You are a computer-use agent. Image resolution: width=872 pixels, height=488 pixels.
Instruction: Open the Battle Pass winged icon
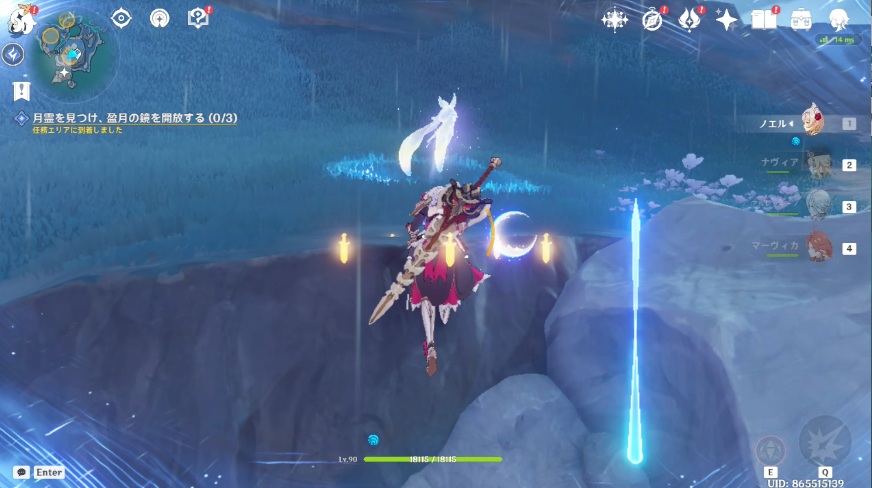pyautogui.click(x=689, y=19)
